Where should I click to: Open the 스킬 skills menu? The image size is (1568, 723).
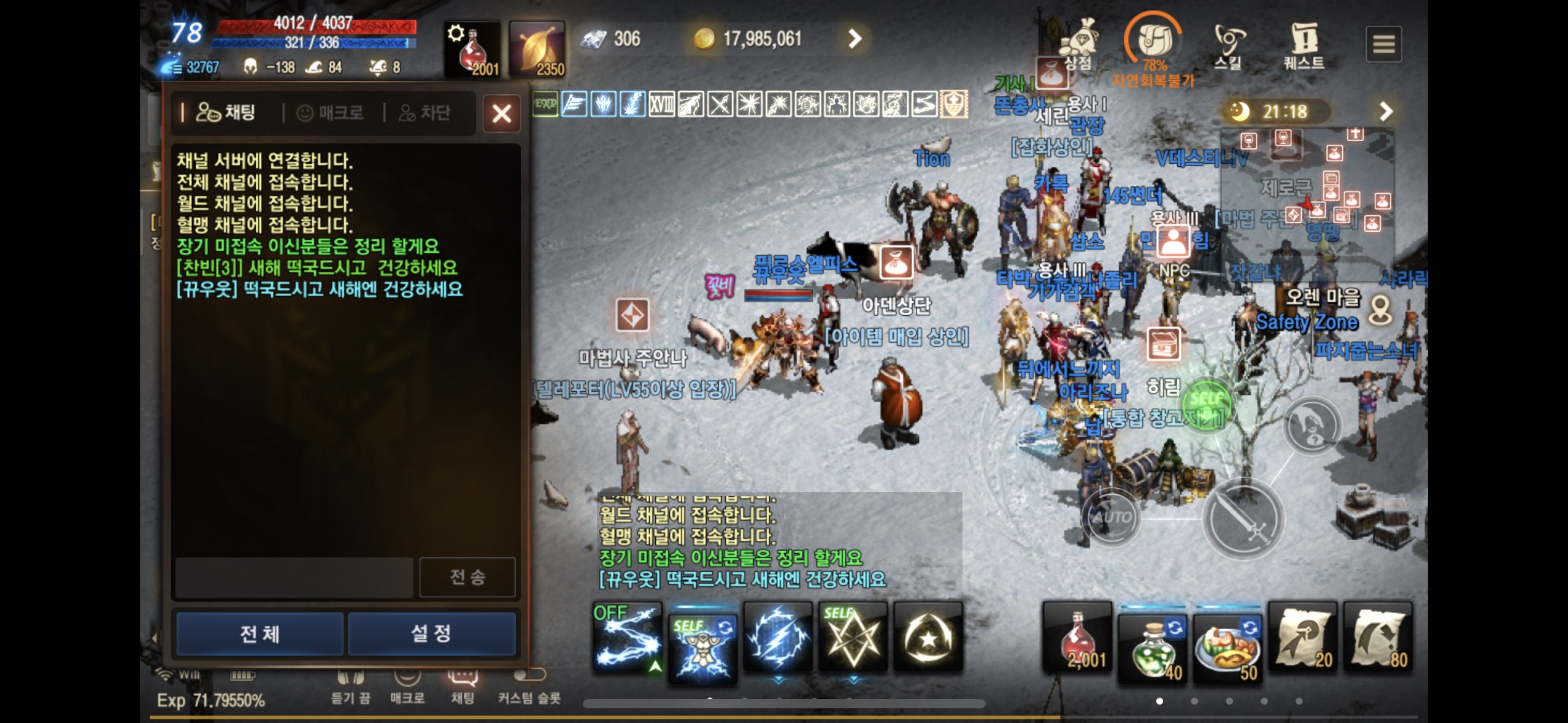click(x=1229, y=44)
